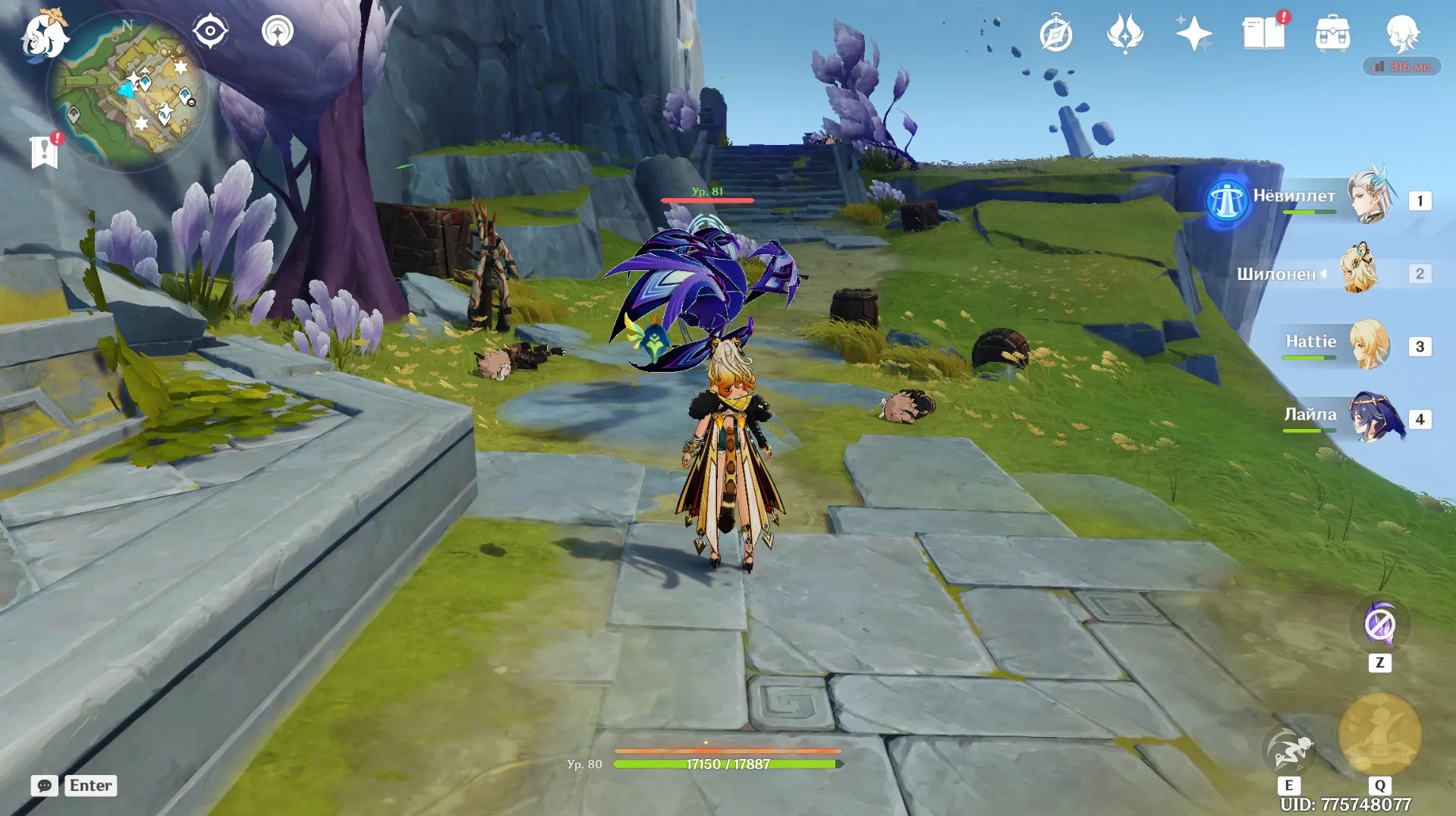Use the purple gadget icon
Image resolution: width=1456 pixels, height=816 pixels.
[x=1379, y=625]
